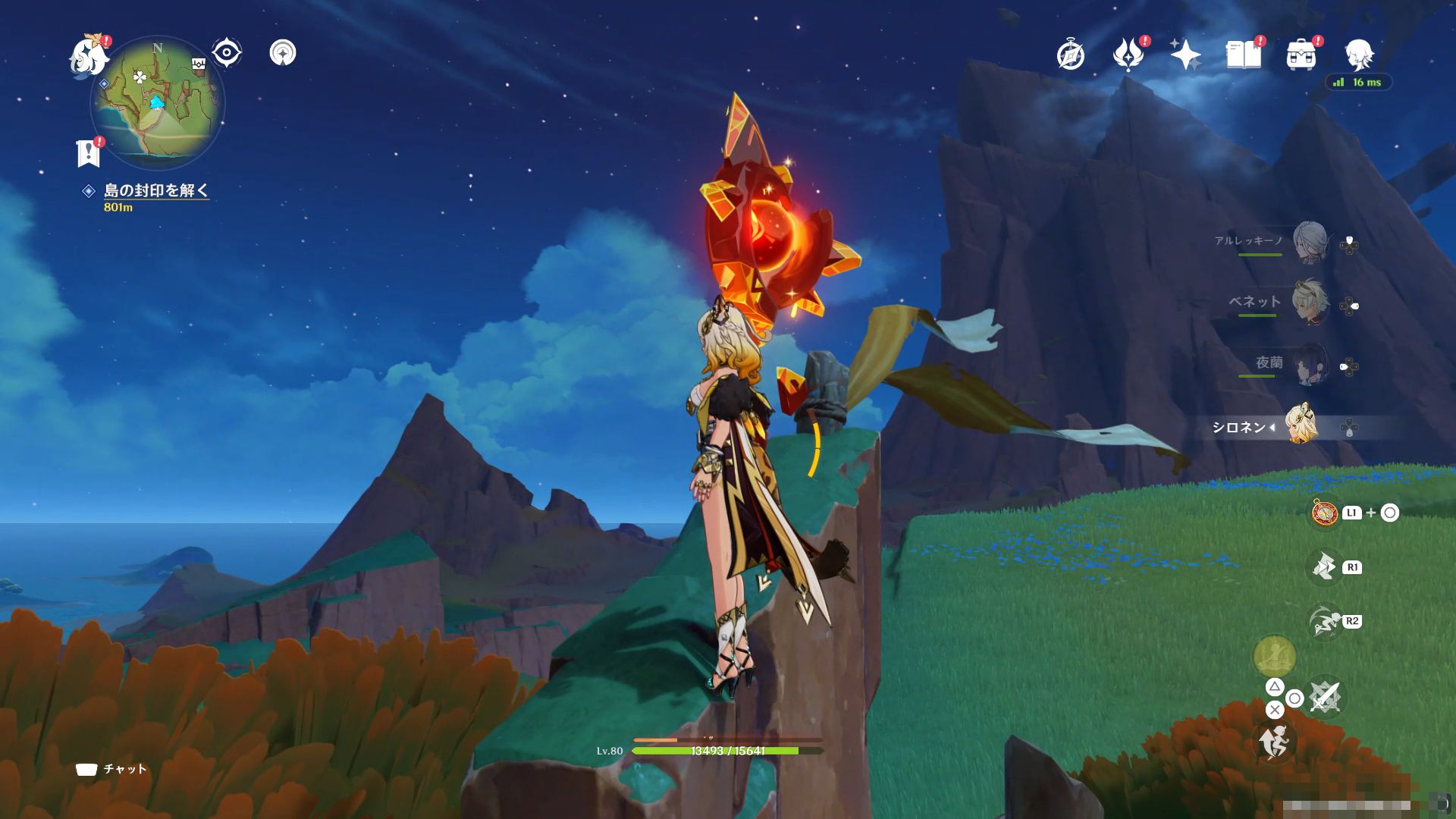Image resolution: width=1456 pixels, height=819 pixels.
Task: Open the backpack inventory
Action: (x=1301, y=55)
